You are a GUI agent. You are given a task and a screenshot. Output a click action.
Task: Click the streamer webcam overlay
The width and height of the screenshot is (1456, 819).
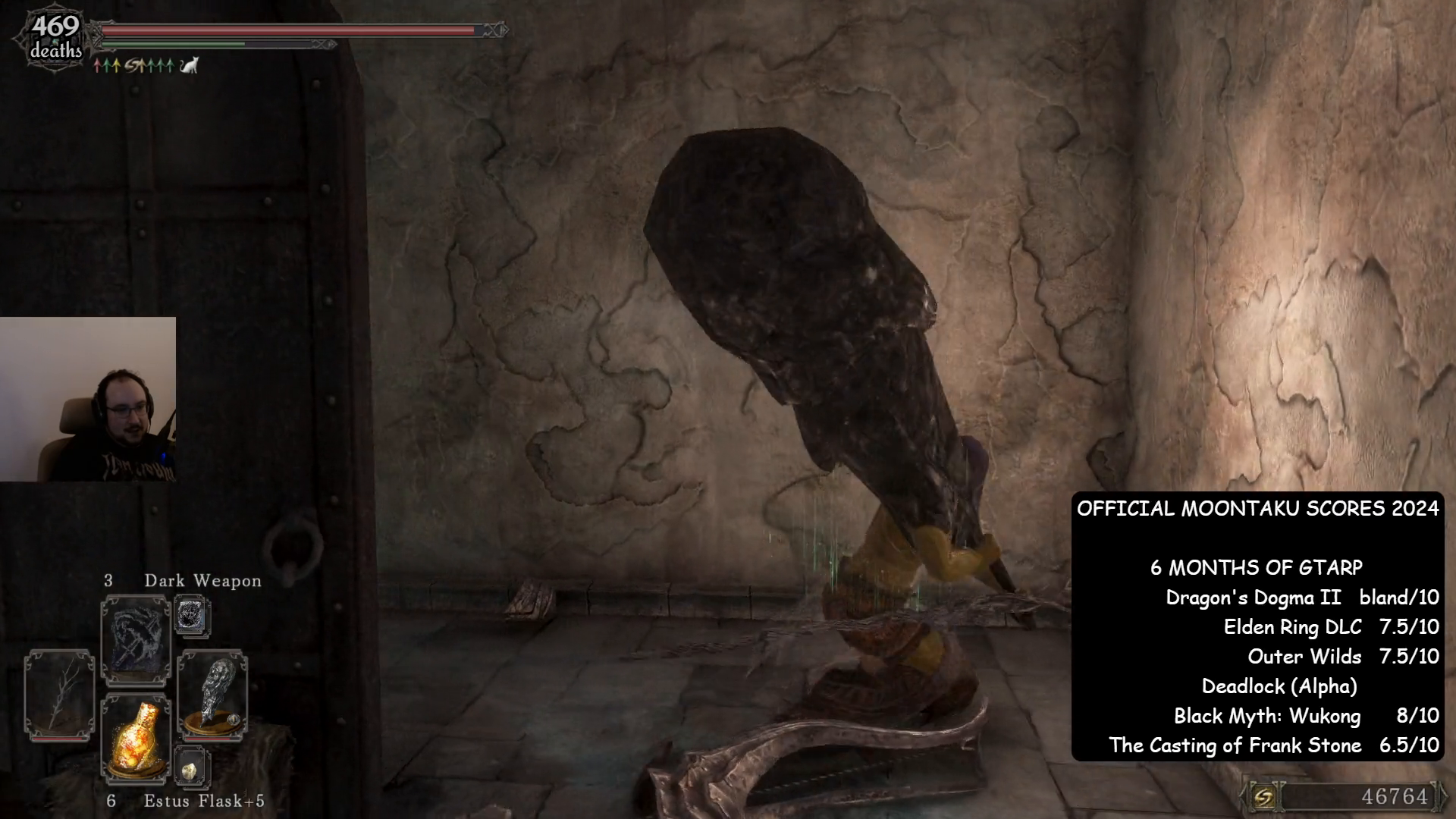coord(88,399)
